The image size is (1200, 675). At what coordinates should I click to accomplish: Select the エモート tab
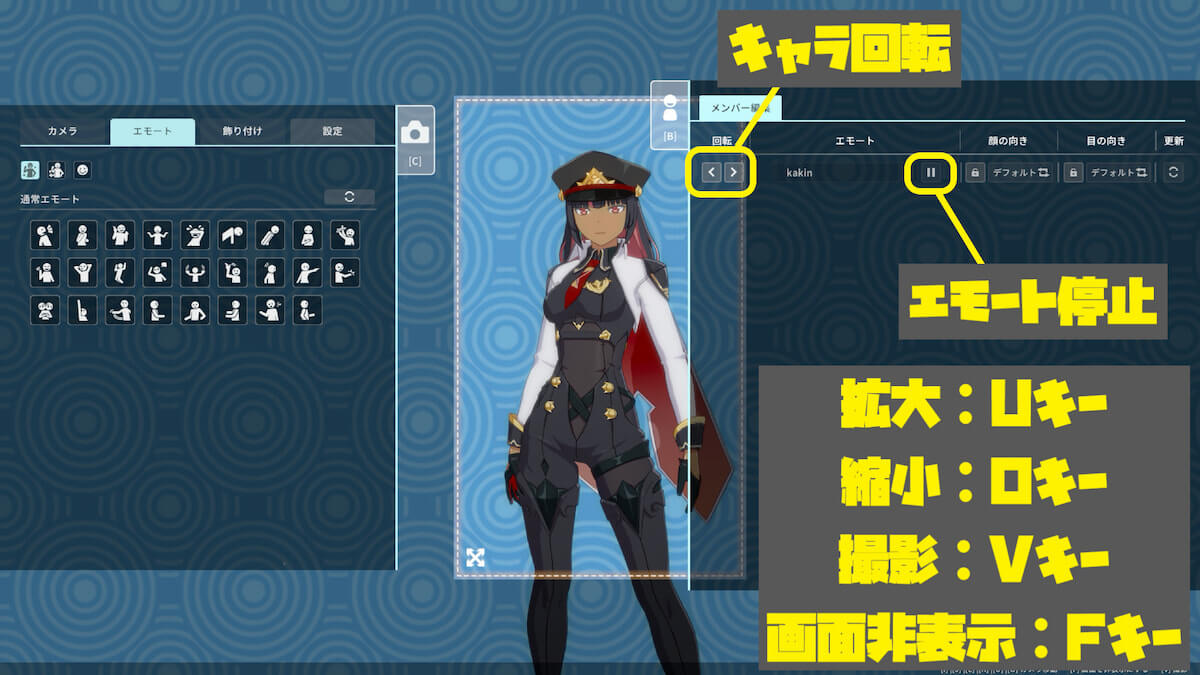152,131
